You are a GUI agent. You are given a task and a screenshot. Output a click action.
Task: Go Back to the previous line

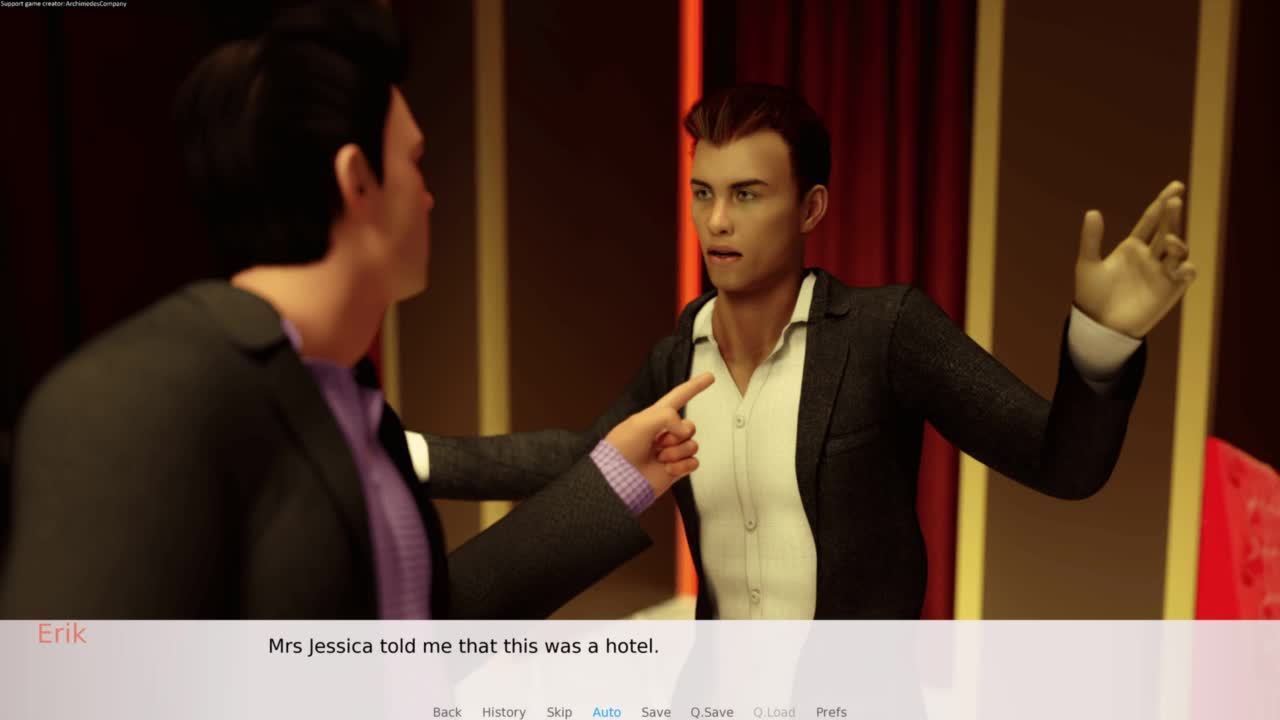[447, 712]
